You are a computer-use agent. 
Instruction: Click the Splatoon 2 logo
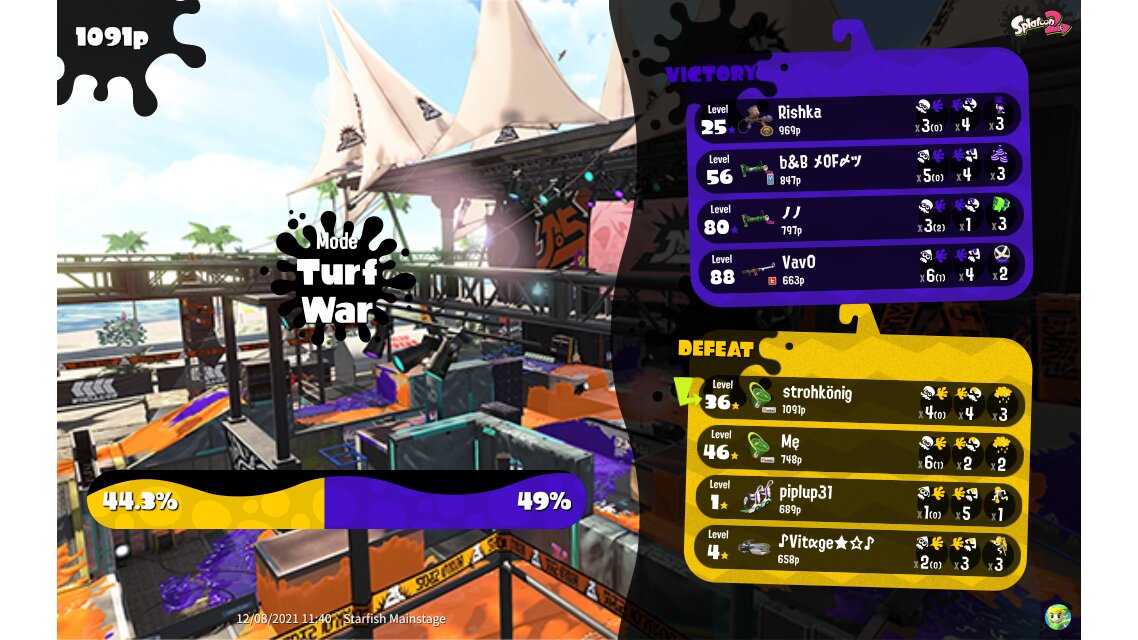1040,24
